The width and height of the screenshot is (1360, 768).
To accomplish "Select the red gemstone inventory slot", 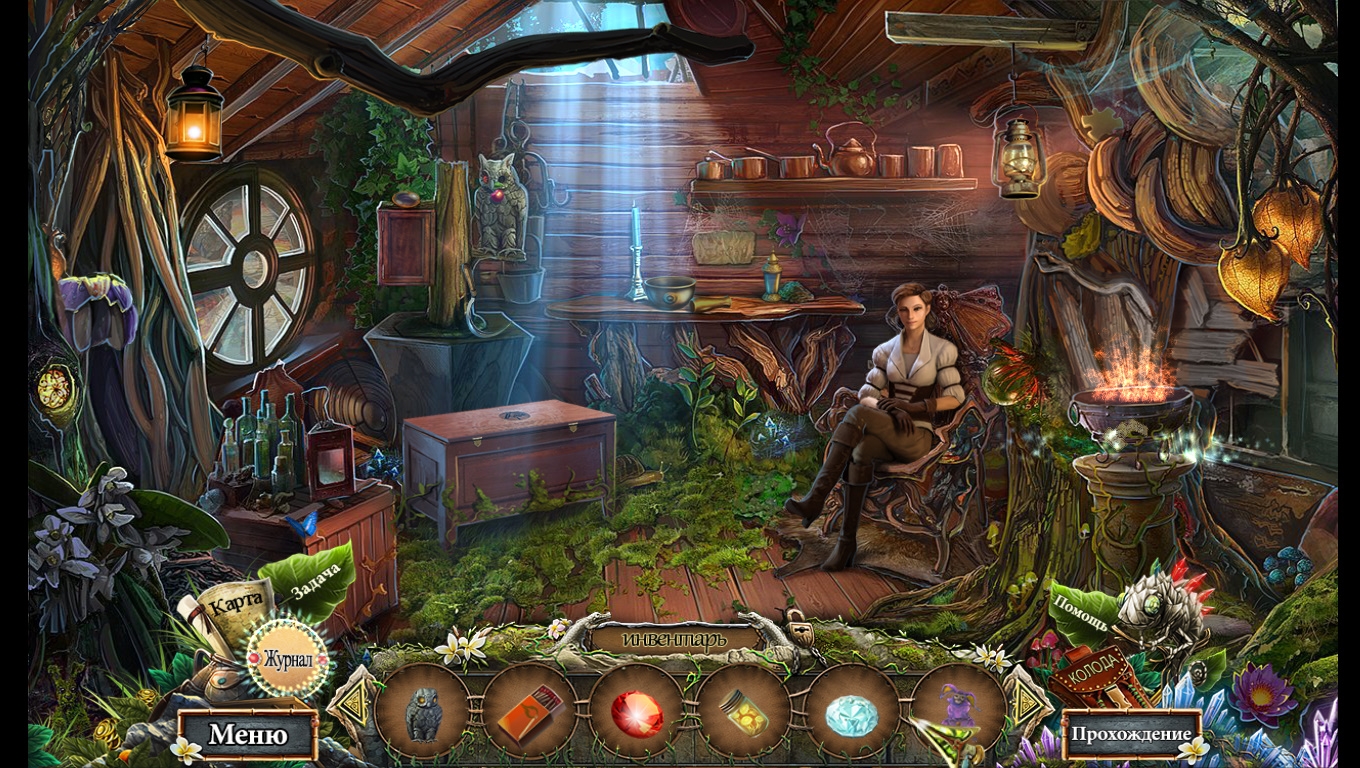I will pyautogui.click(x=637, y=713).
